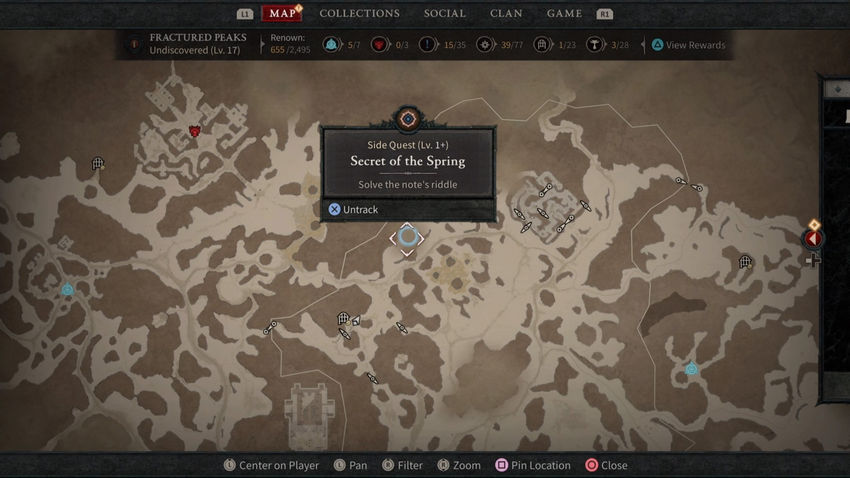Click the Altars of Lilith icon showing 3/28
Image resolution: width=850 pixels, height=478 pixels.
(595, 45)
